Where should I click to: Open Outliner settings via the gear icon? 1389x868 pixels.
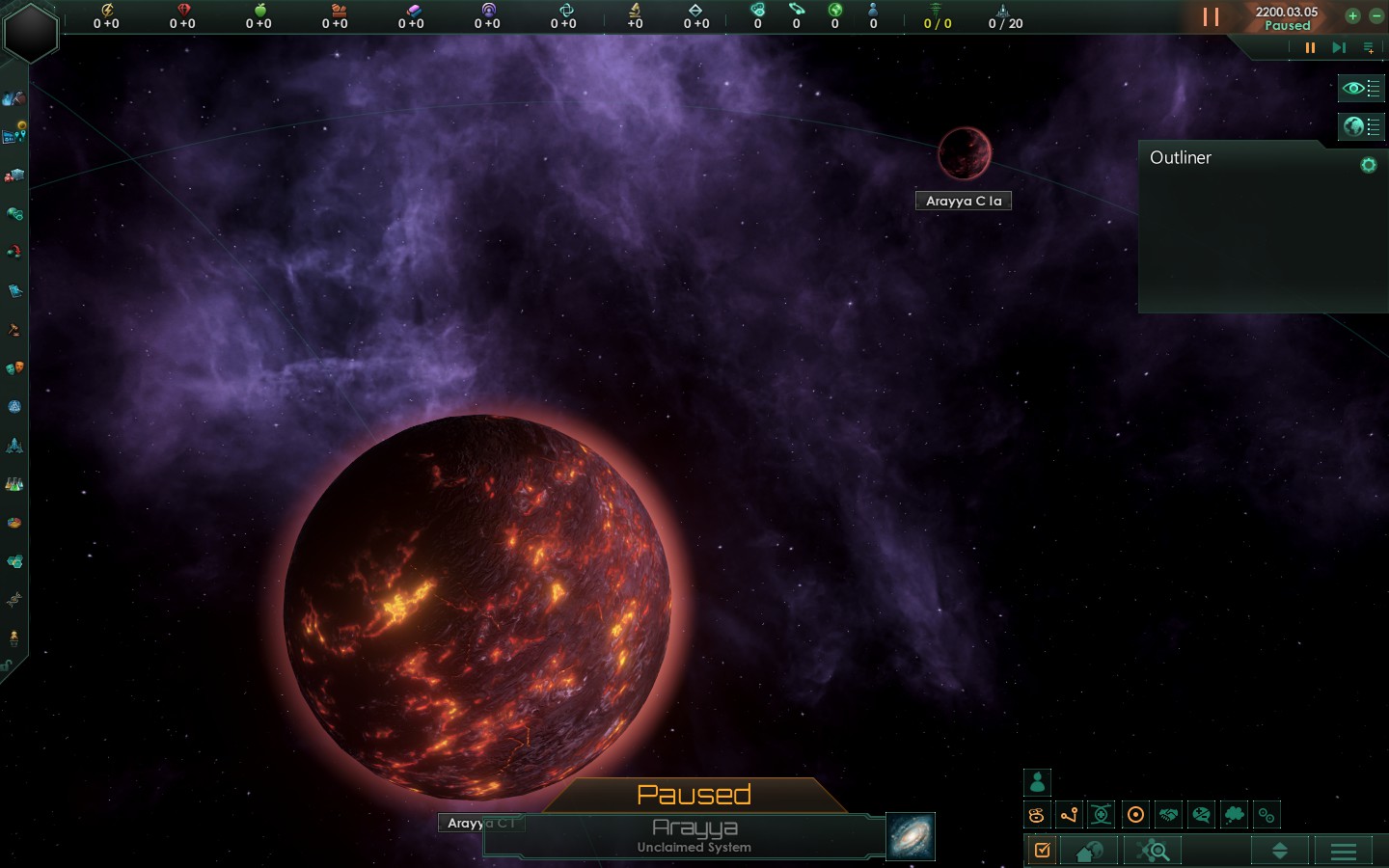coord(1368,165)
